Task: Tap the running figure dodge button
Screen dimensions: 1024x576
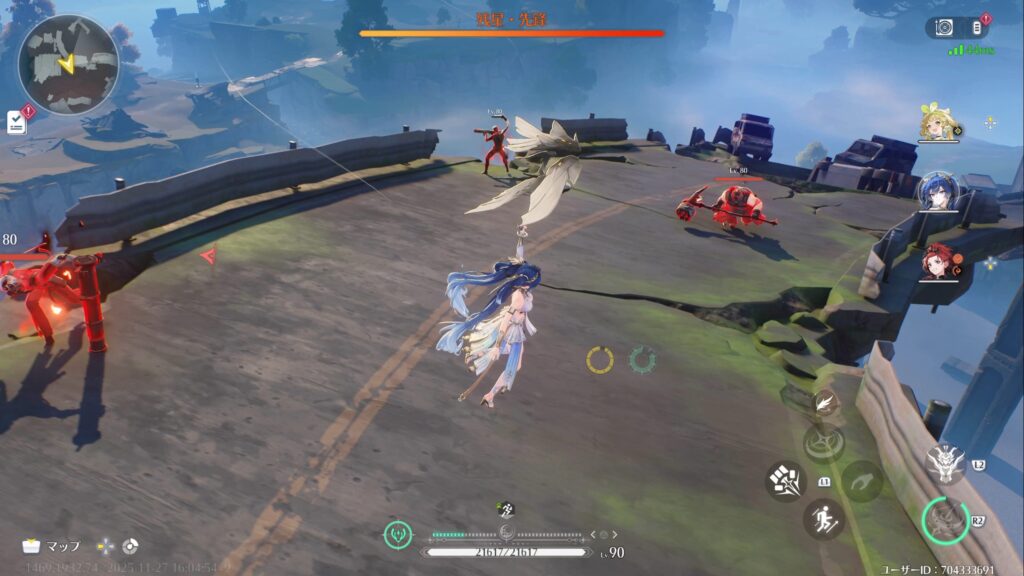Action: [x=823, y=519]
